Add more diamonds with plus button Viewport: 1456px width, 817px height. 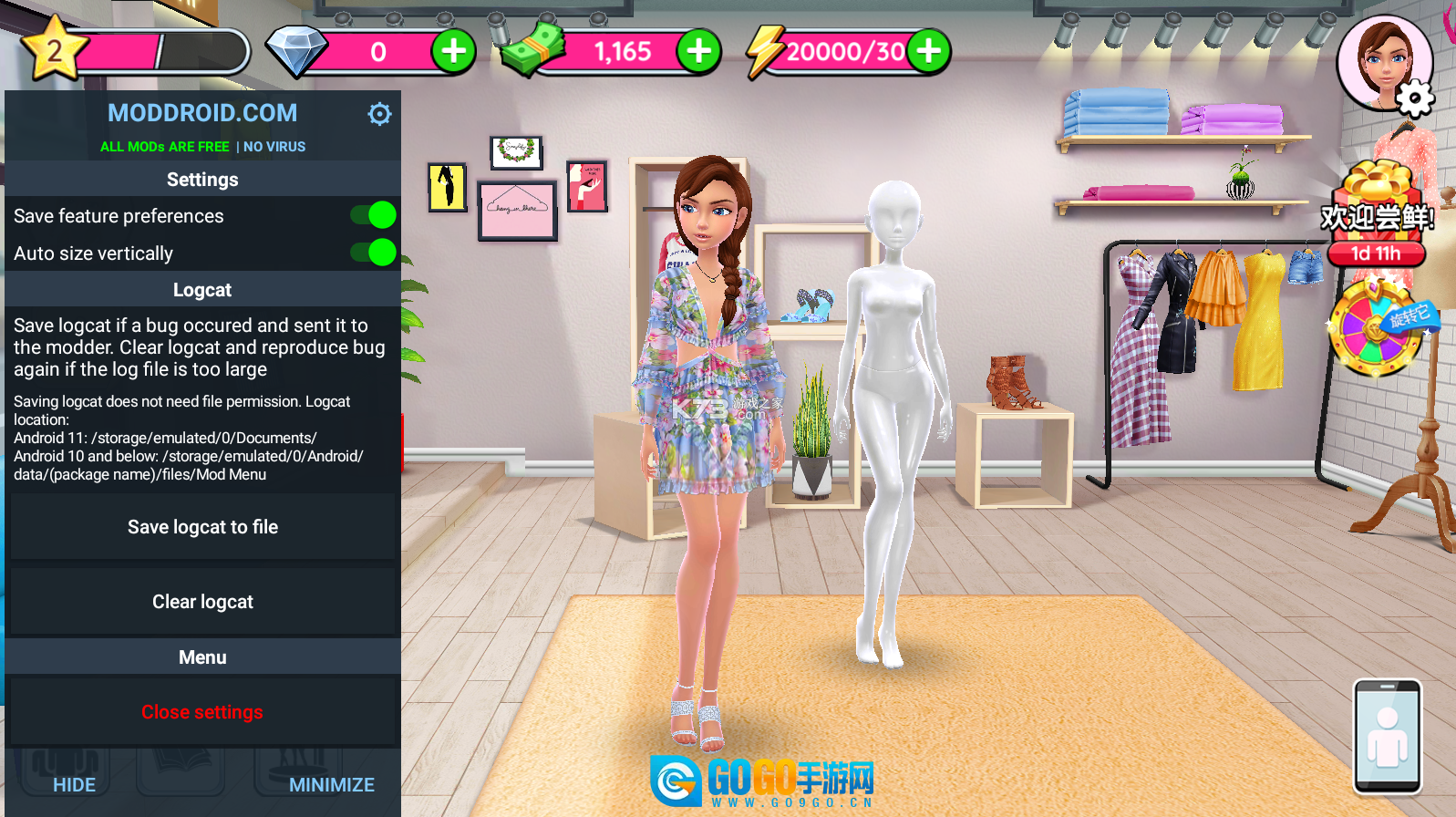tap(453, 51)
